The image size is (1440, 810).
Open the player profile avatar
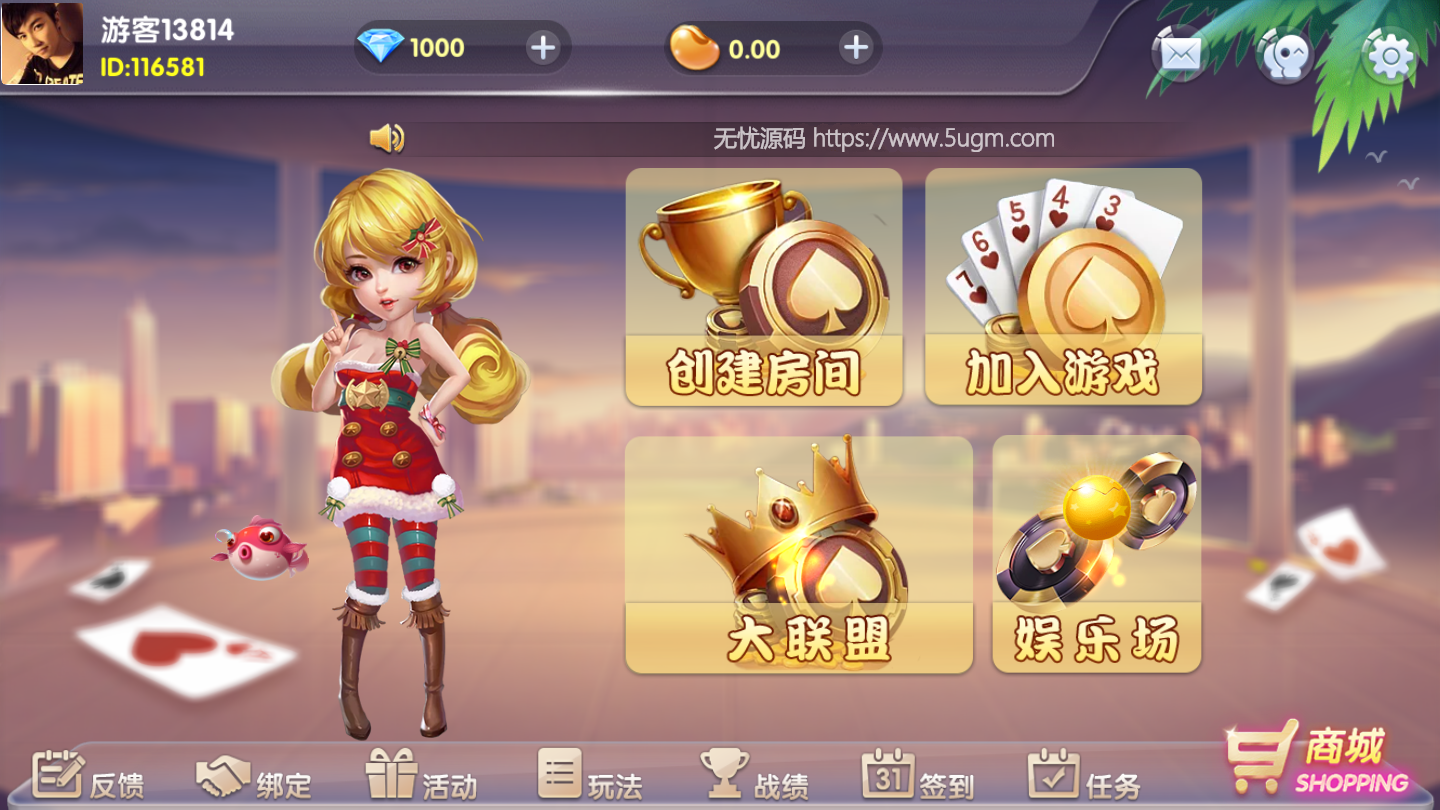pos(42,42)
